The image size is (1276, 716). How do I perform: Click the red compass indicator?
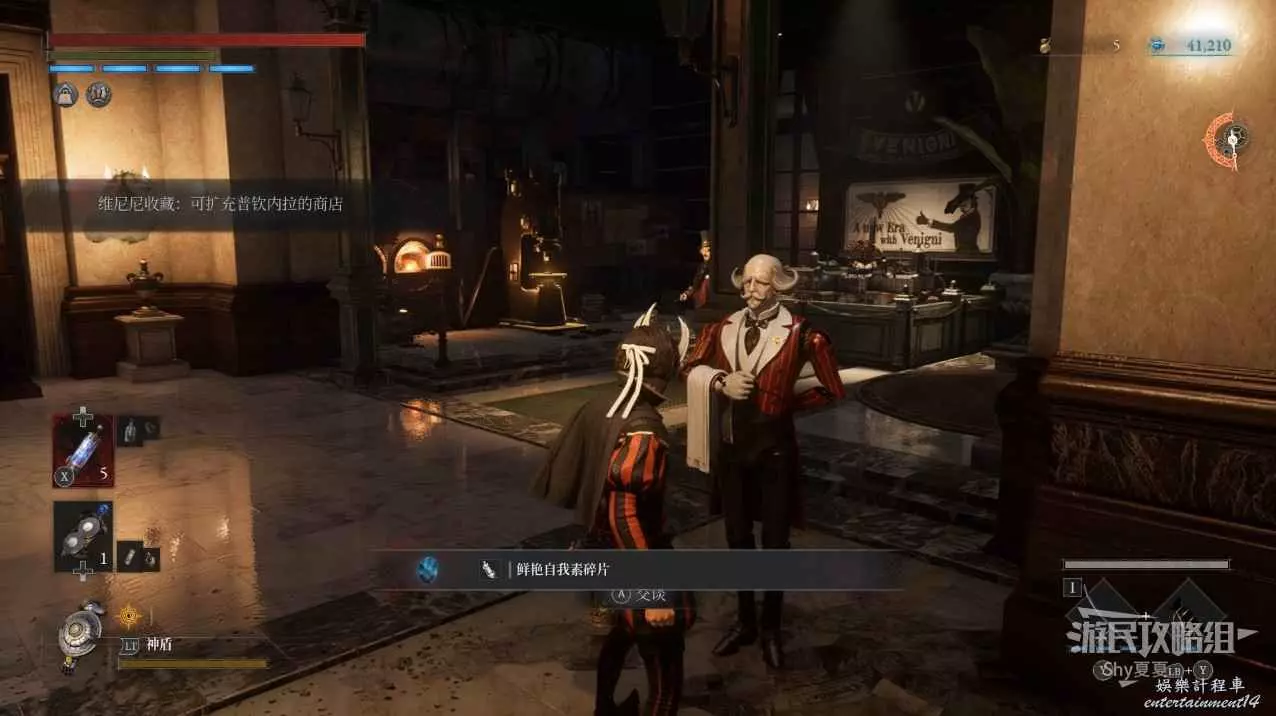click(x=1226, y=137)
